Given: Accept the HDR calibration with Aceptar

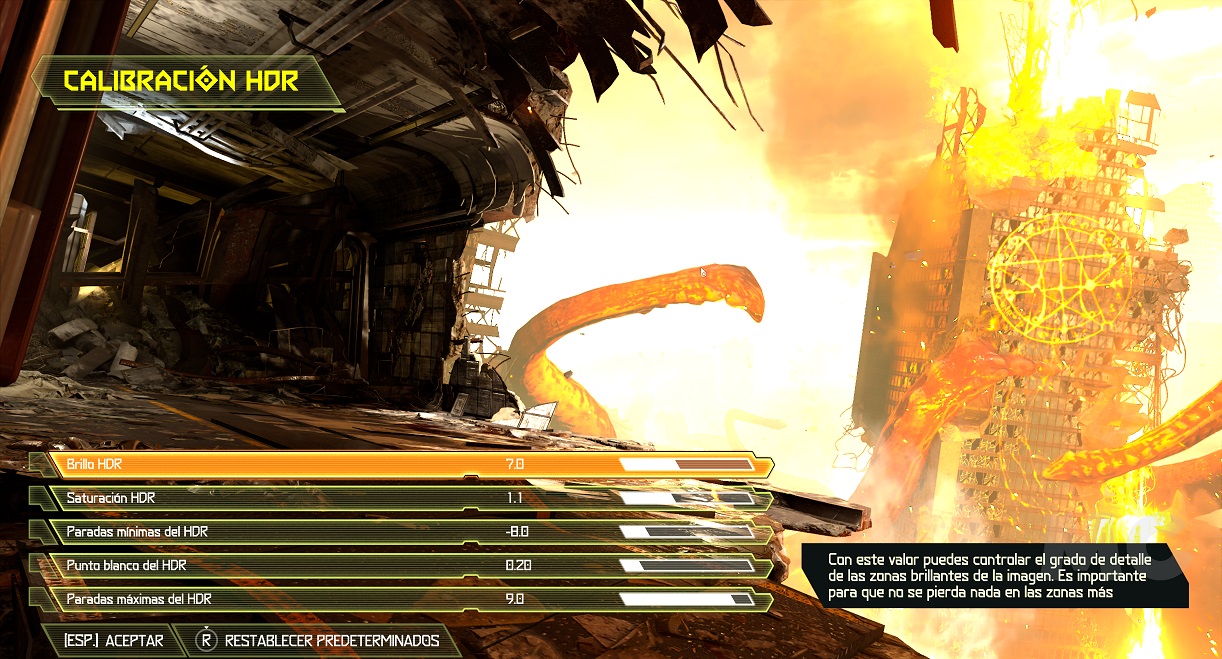Looking at the screenshot, I should (113, 640).
